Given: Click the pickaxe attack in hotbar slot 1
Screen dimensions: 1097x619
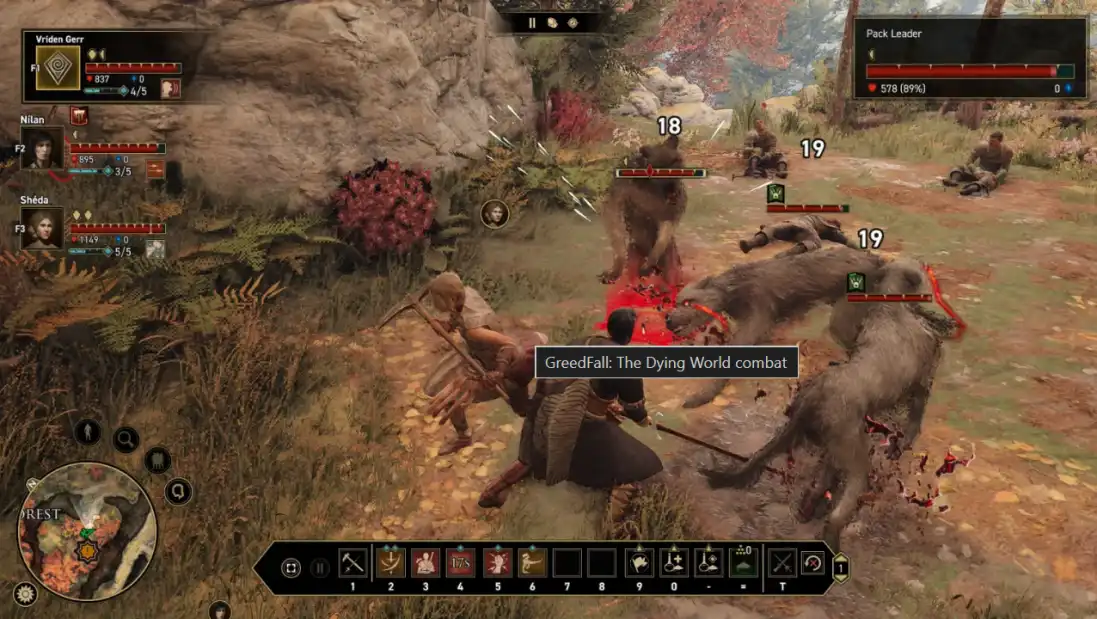Looking at the screenshot, I should pos(352,563).
